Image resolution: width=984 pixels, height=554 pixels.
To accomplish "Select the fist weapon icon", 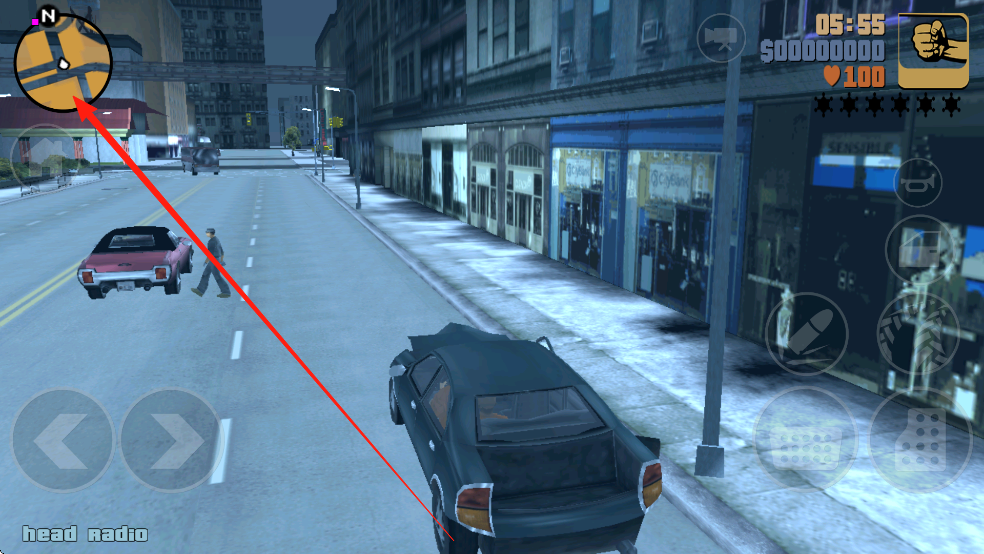I will [x=932, y=50].
